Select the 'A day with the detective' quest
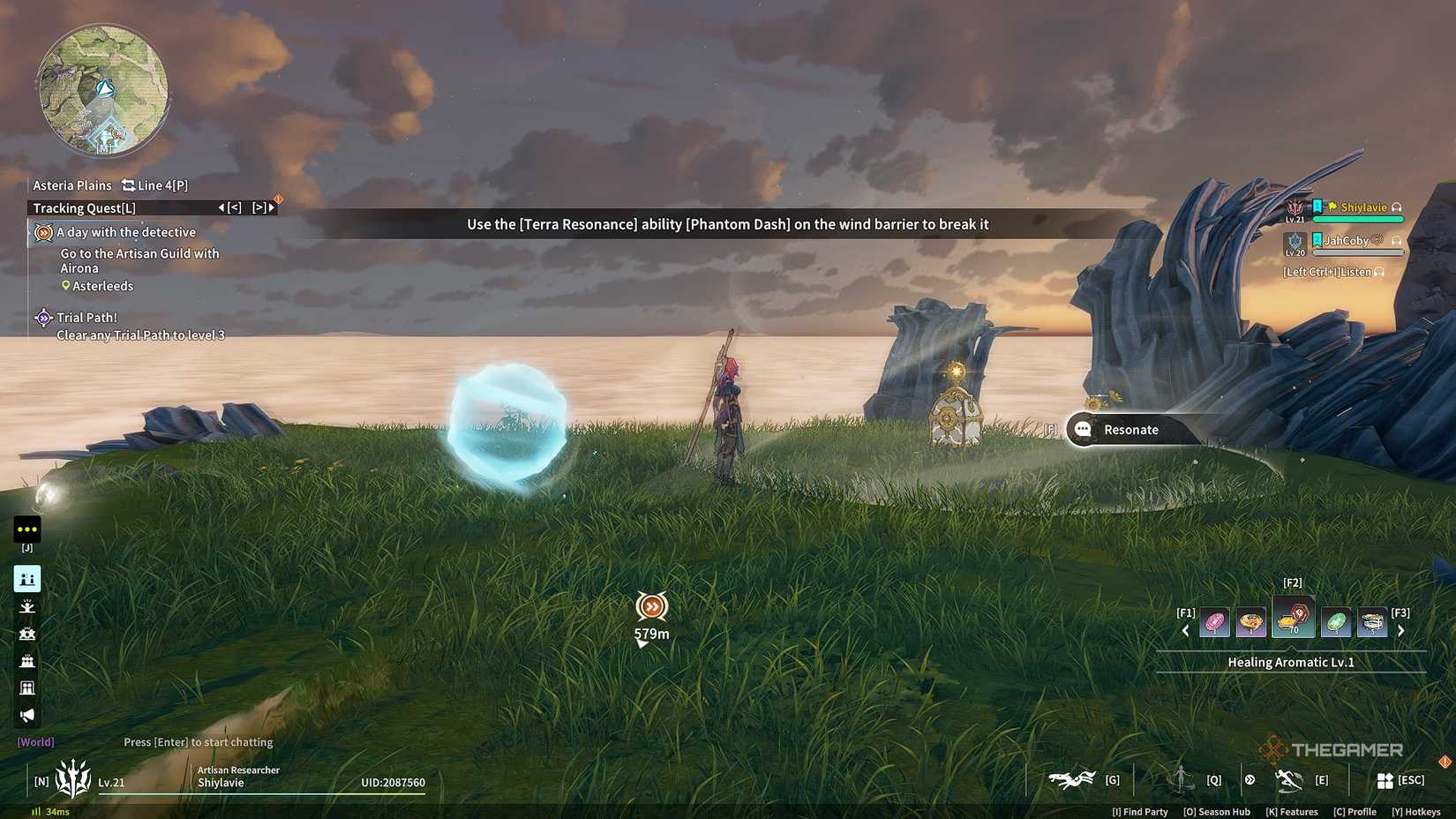This screenshot has width=1456, height=819. pyautogui.click(x=126, y=232)
